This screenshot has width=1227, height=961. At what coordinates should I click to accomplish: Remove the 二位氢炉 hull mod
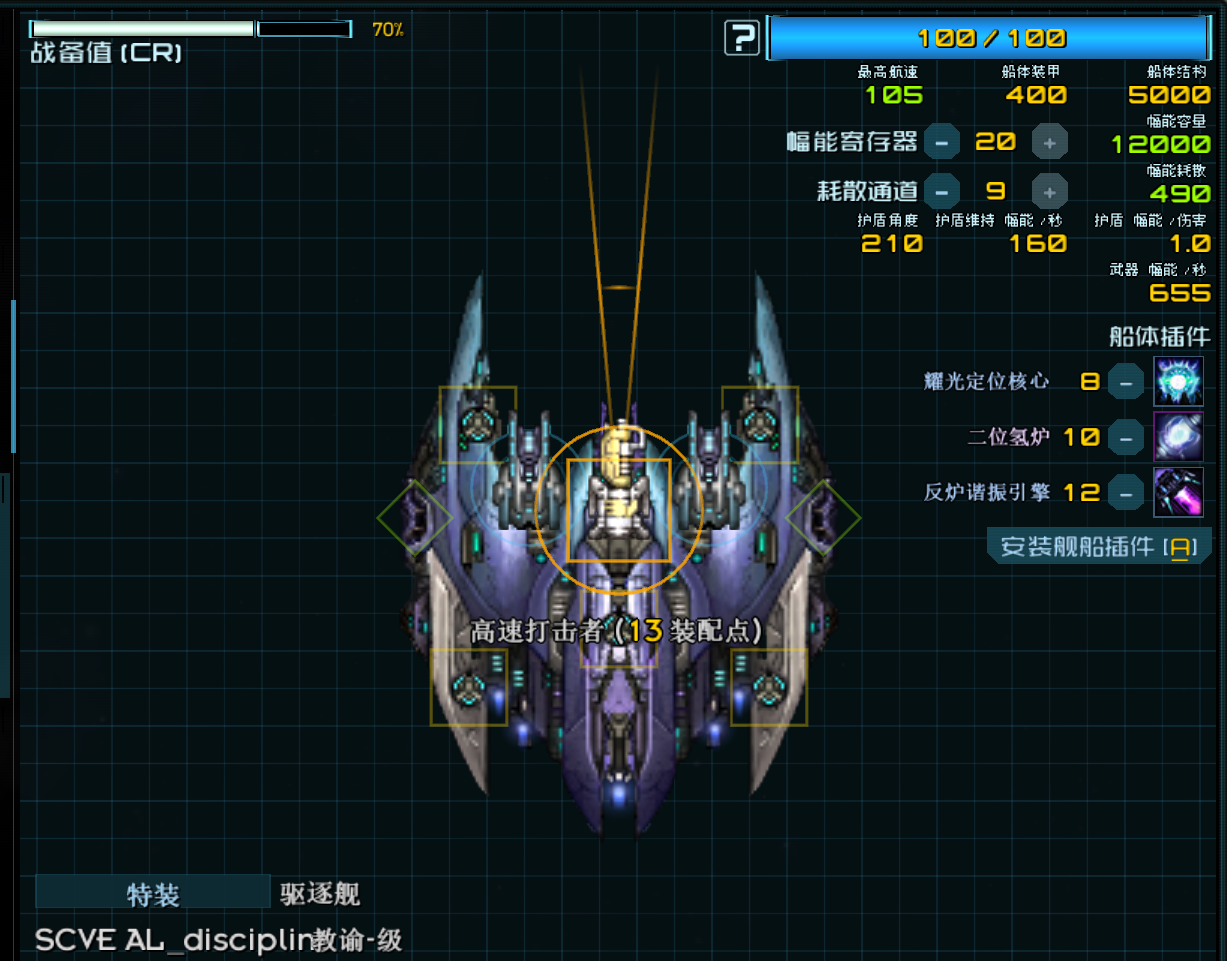point(1126,437)
